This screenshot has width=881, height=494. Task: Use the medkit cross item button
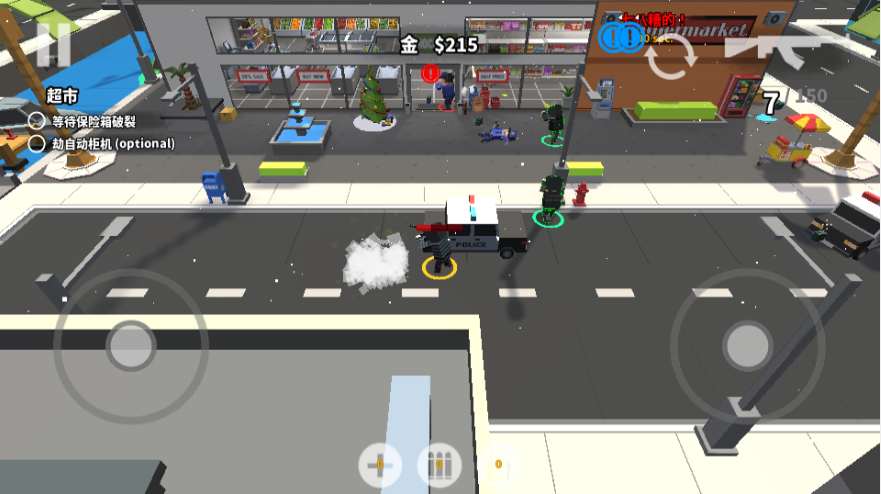pyautogui.click(x=380, y=465)
